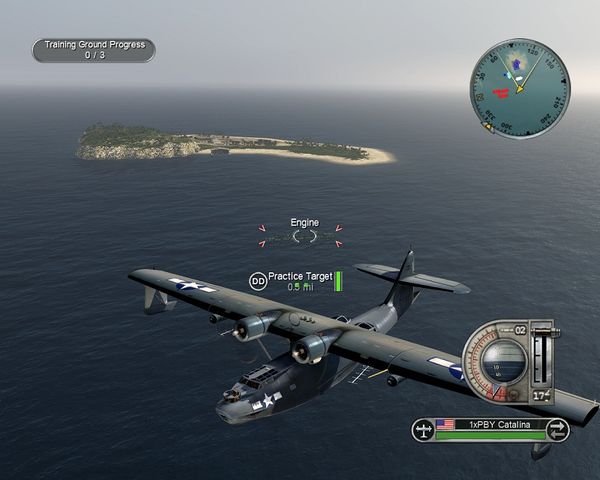Image resolution: width=600 pixels, height=480 pixels.
Task: Switch units with the swap arrows button
Action: coord(558,429)
